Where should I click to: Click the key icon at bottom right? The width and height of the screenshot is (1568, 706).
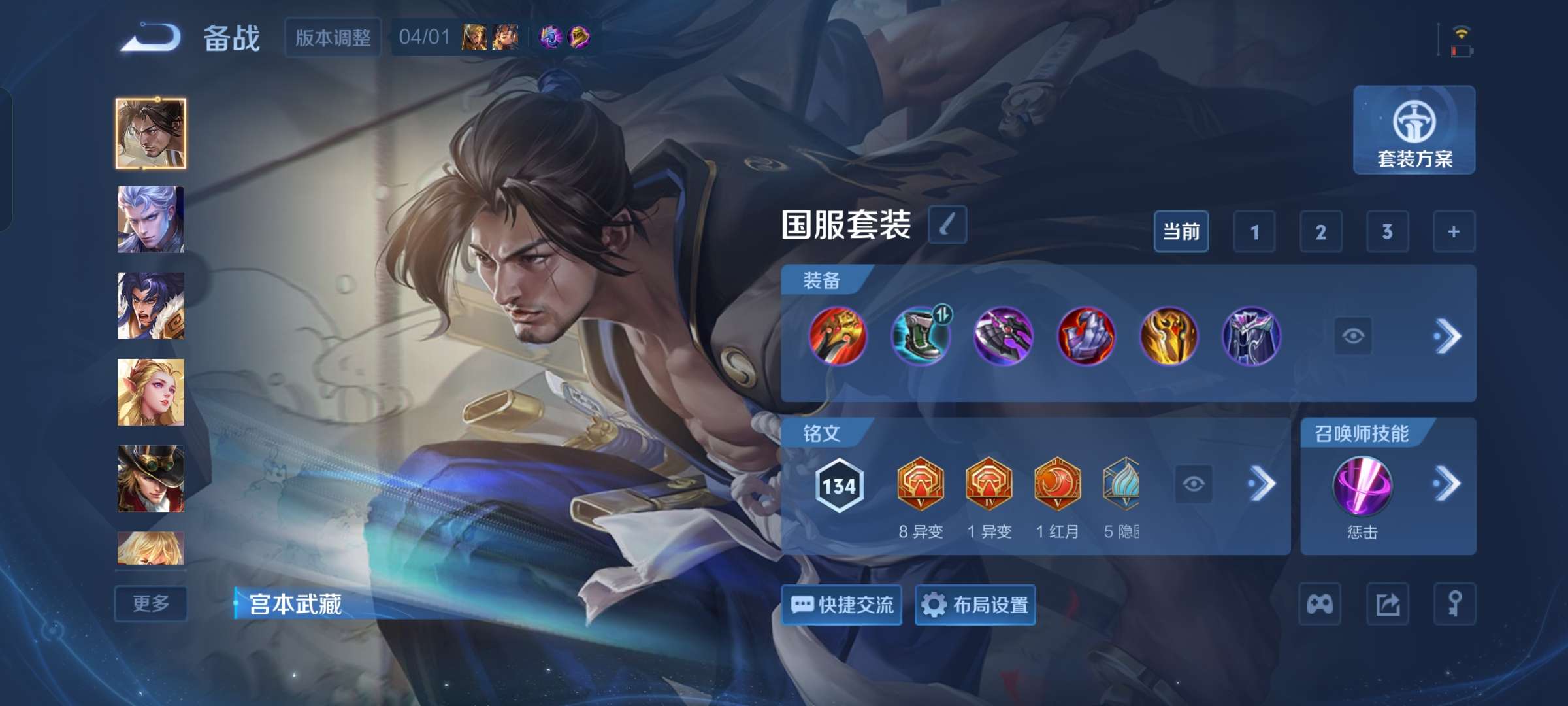(1457, 603)
